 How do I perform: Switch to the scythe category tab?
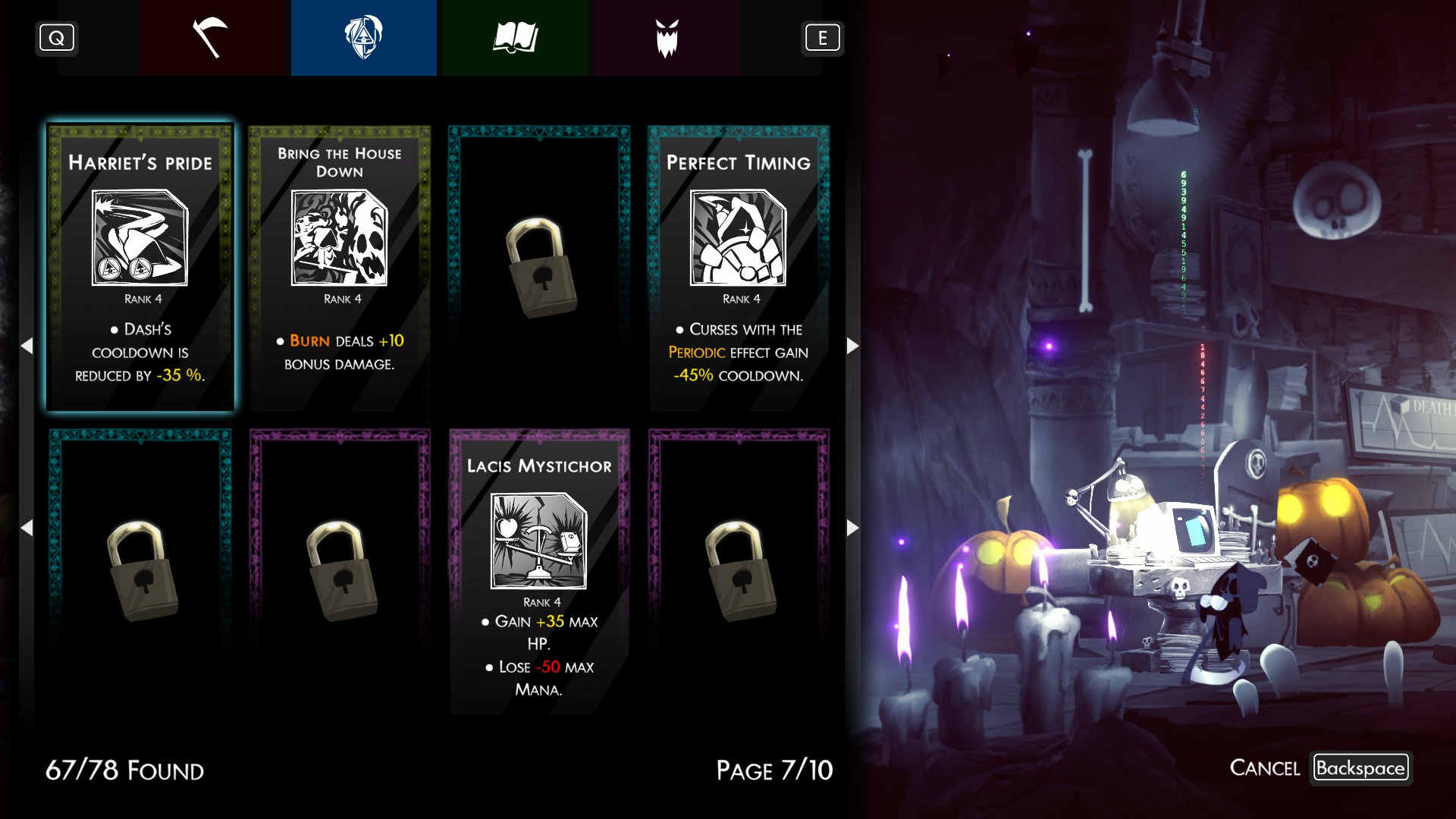(x=212, y=38)
